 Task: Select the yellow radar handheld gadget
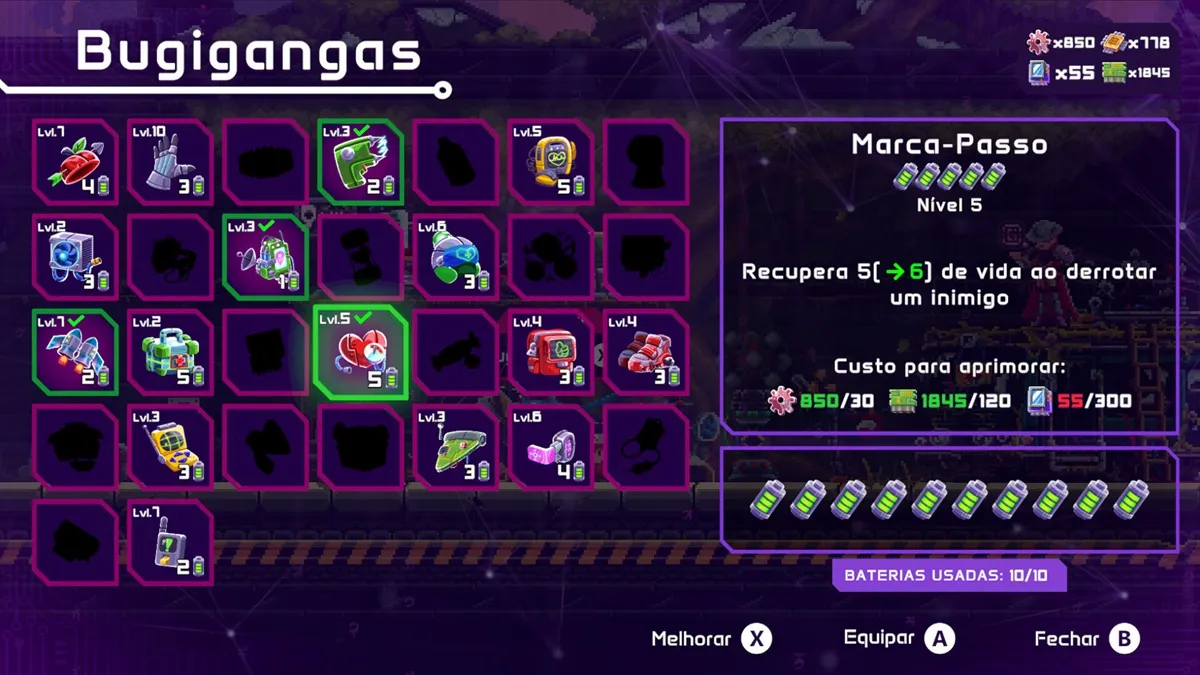tap(170, 447)
